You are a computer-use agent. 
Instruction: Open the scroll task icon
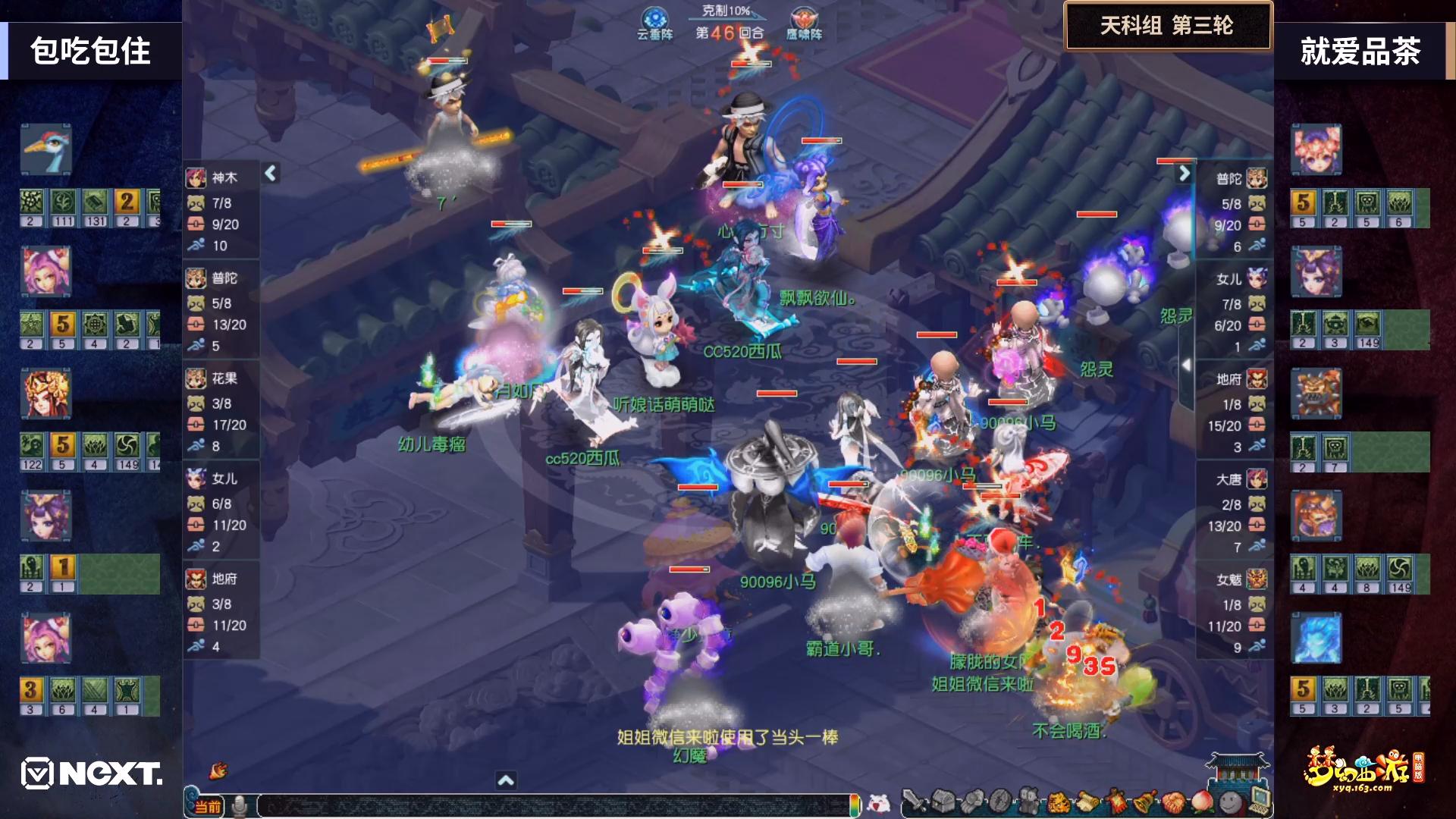point(1087,801)
